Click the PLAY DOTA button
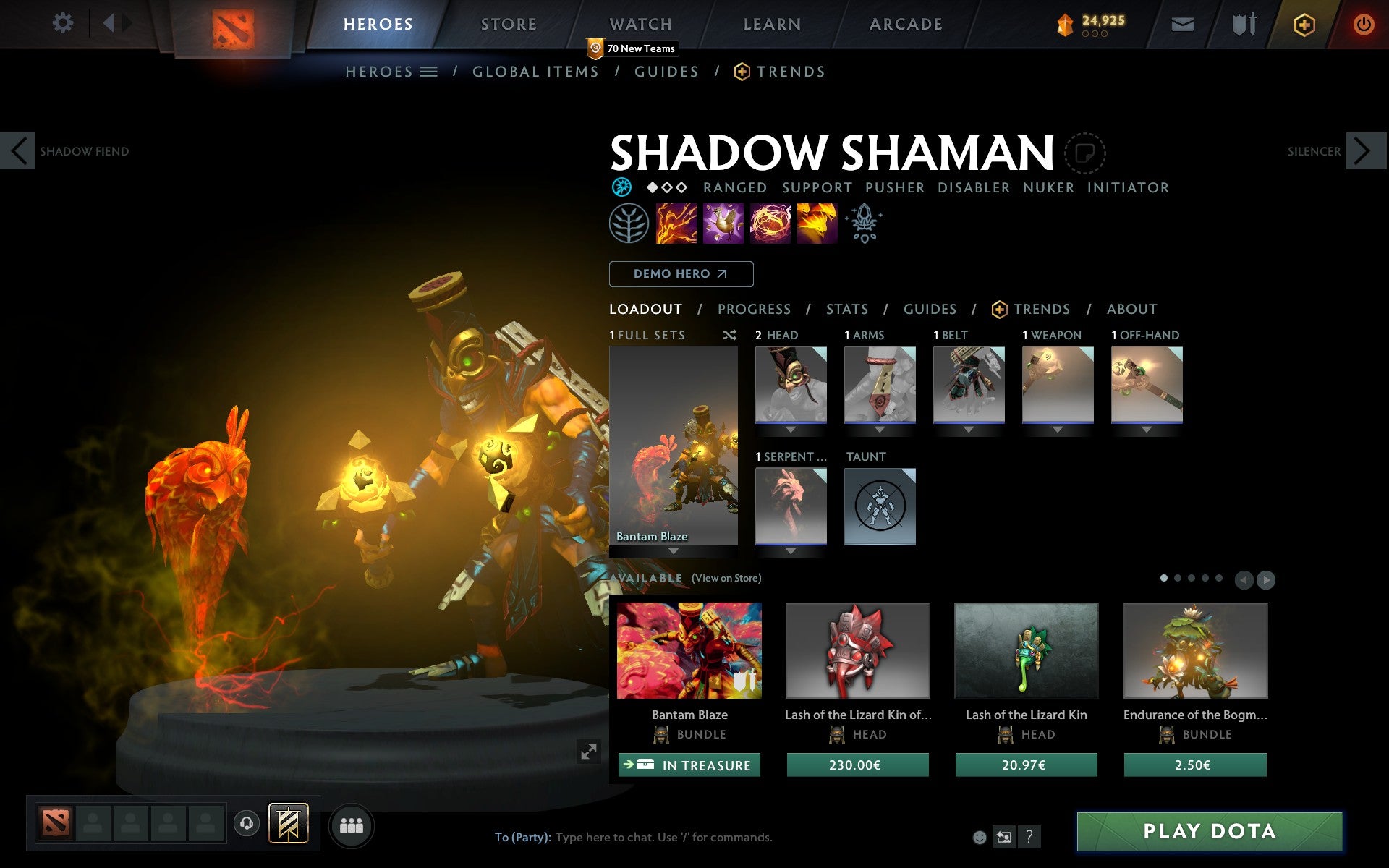Screen dimensions: 1389x868 coord(1210,832)
